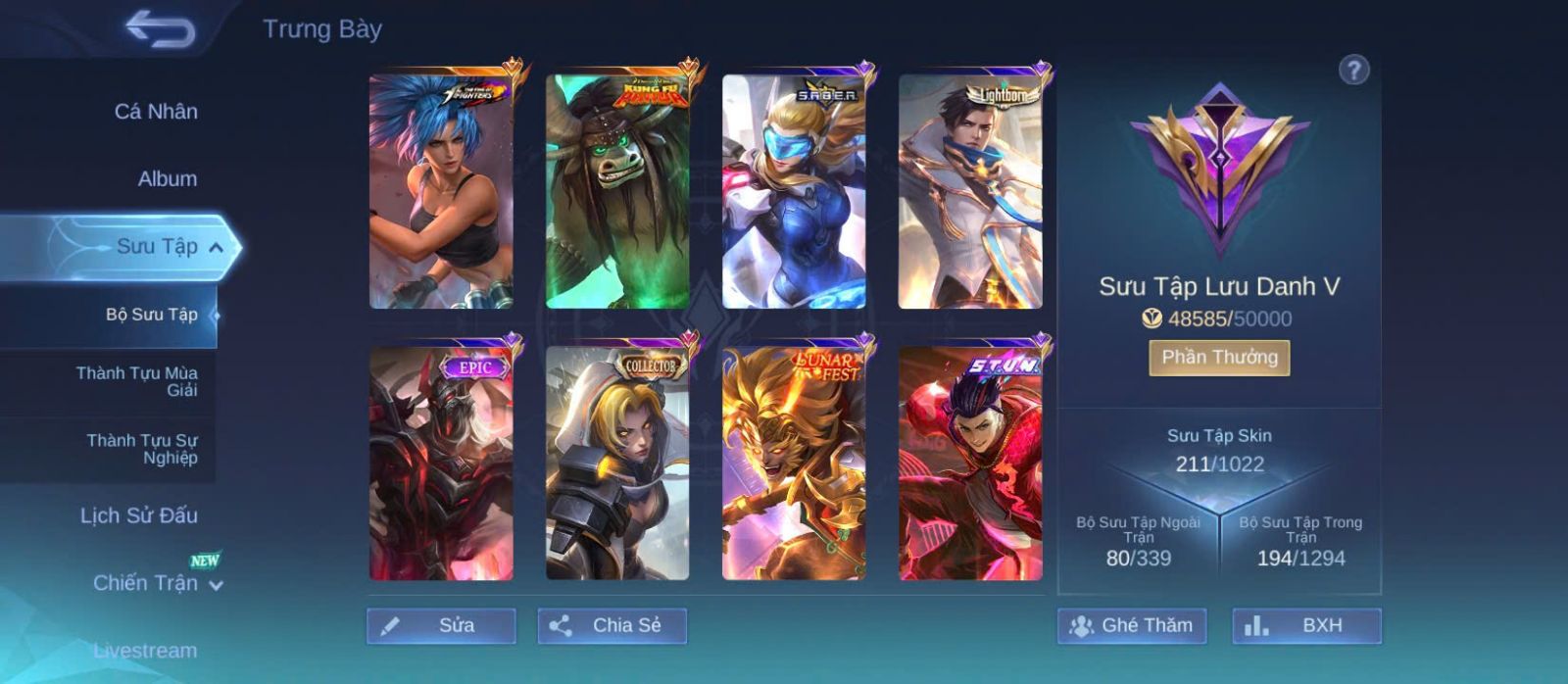Choose the S.A.B.E.R. skin card
Screen dimensions: 1568x684
click(794, 192)
